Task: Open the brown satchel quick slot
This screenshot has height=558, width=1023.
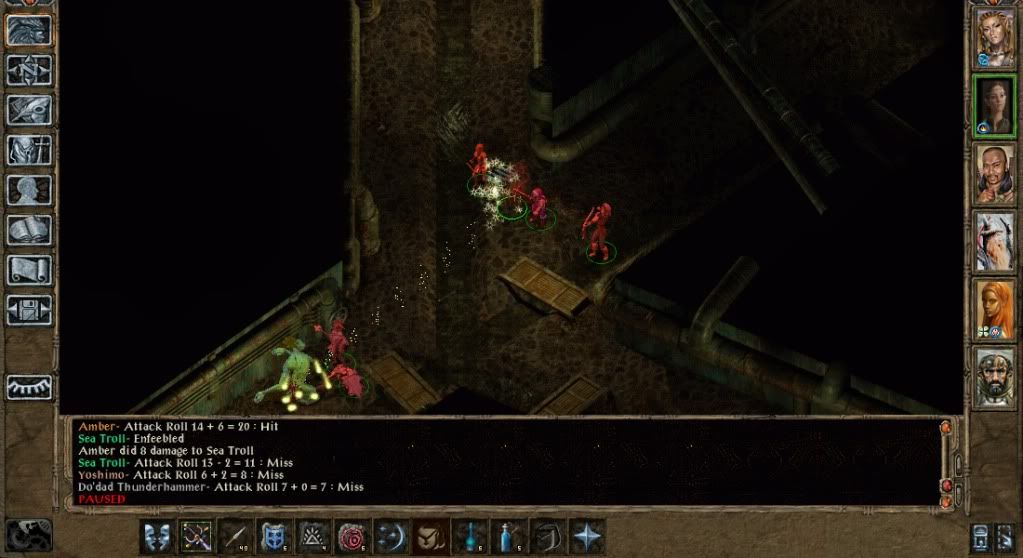Action: pos(430,536)
